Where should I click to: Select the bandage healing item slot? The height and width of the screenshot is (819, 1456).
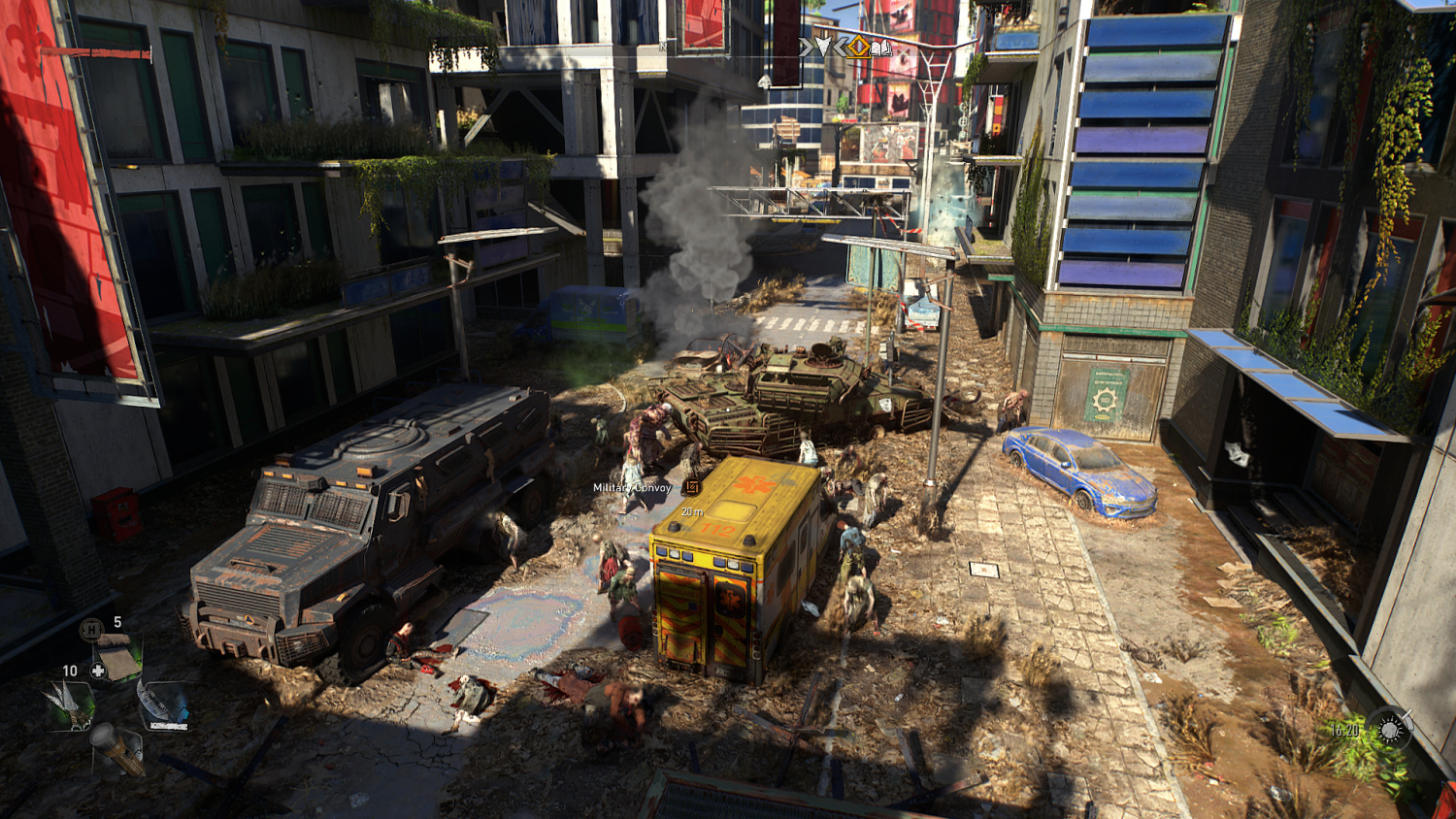[117, 657]
